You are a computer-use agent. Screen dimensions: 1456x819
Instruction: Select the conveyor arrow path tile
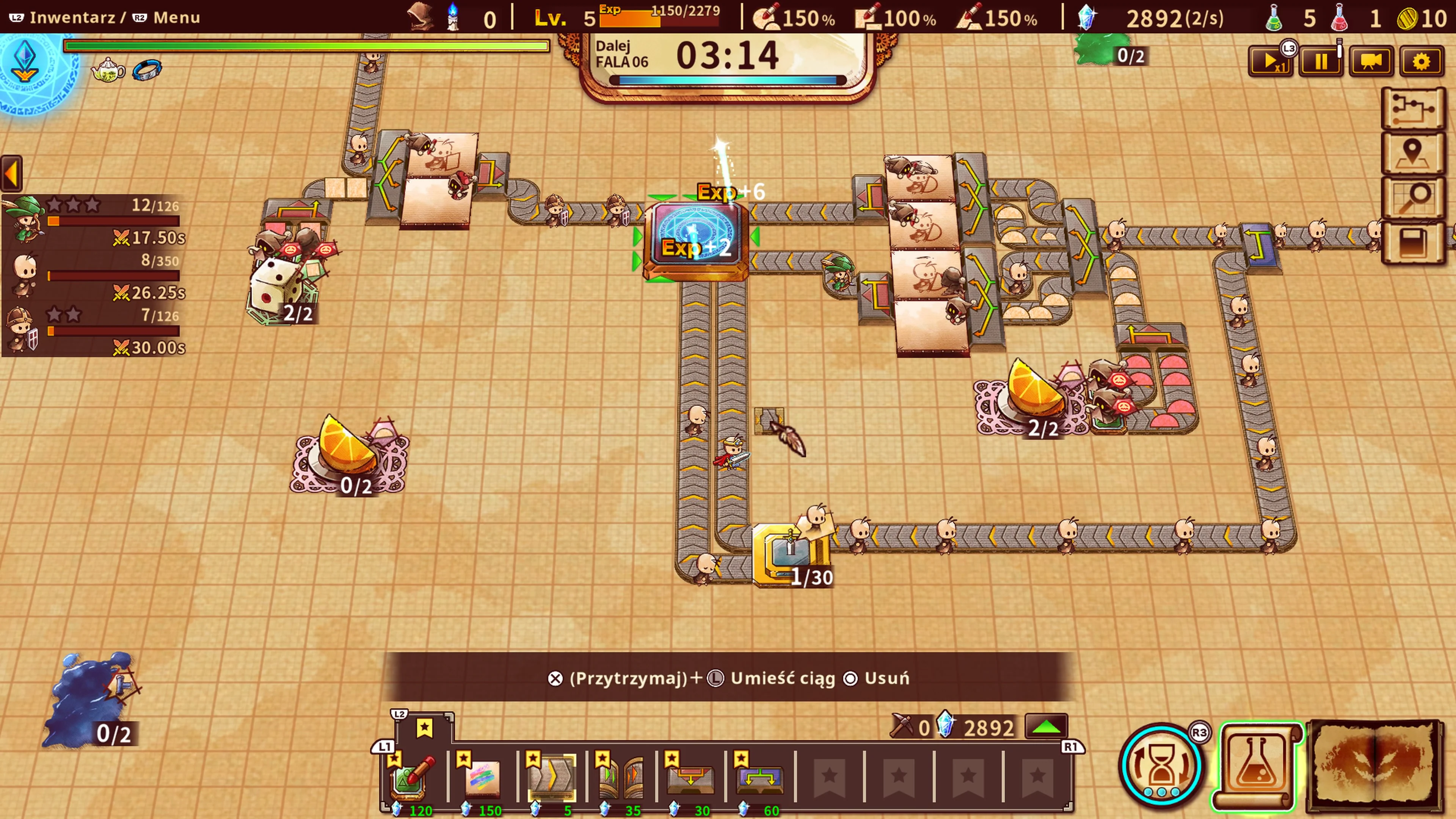point(552,777)
